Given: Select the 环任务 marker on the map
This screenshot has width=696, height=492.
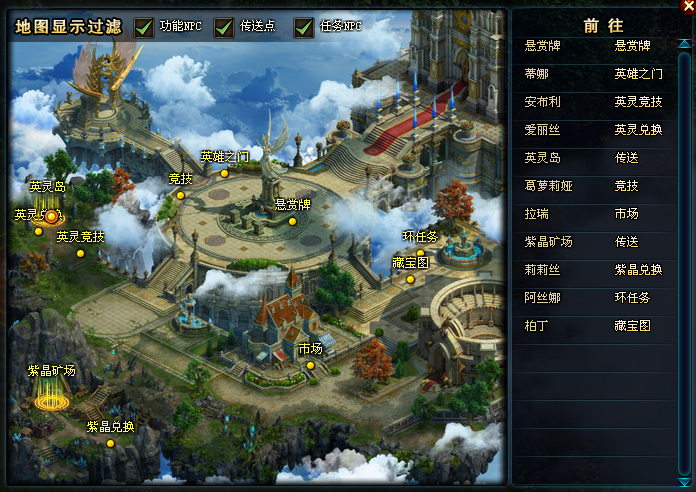Looking at the screenshot, I should click(x=420, y=253).
